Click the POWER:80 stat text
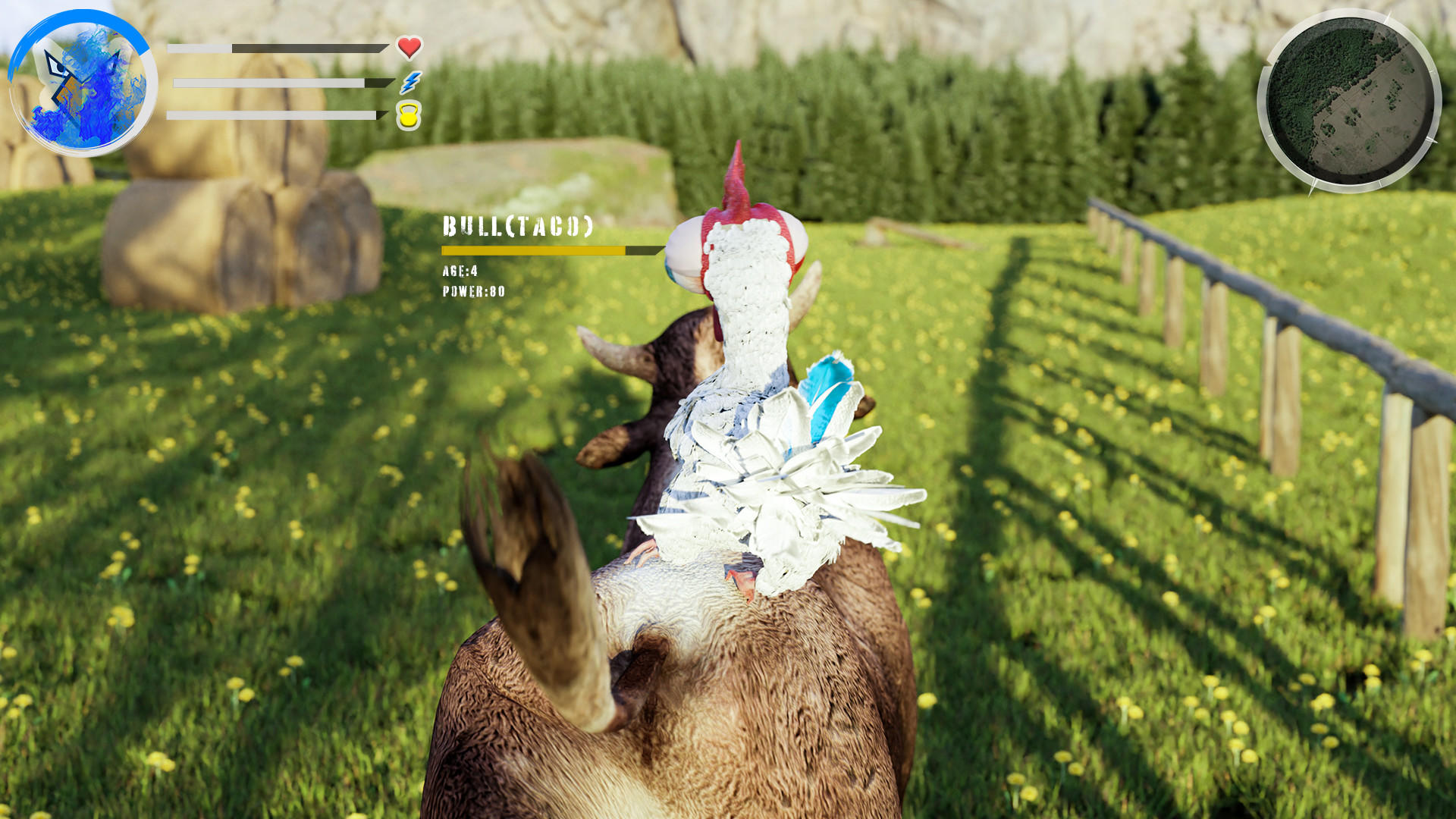1456x819 pixels. pos(472,289)
